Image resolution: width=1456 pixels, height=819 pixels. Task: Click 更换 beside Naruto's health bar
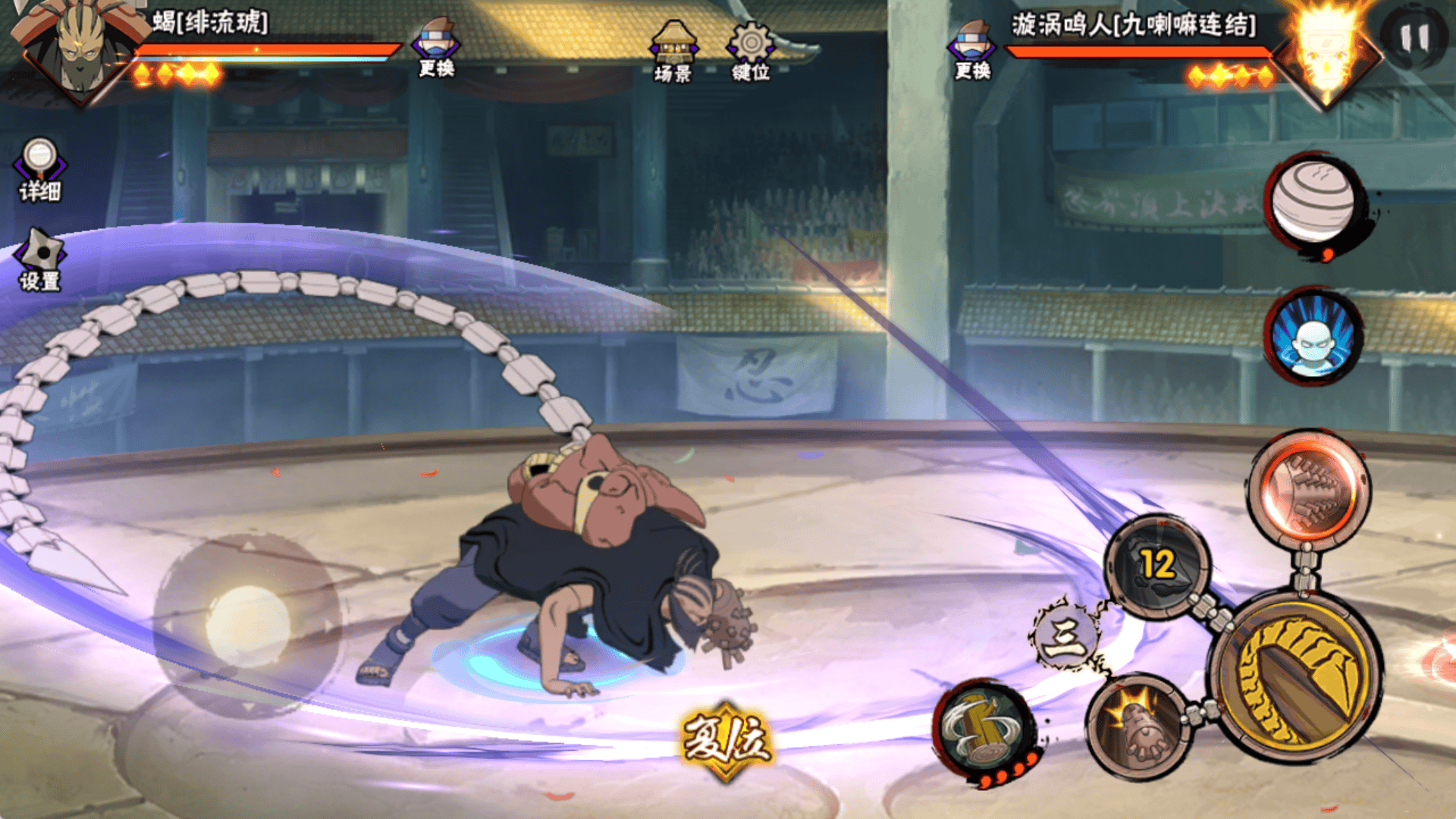(972, 49)
